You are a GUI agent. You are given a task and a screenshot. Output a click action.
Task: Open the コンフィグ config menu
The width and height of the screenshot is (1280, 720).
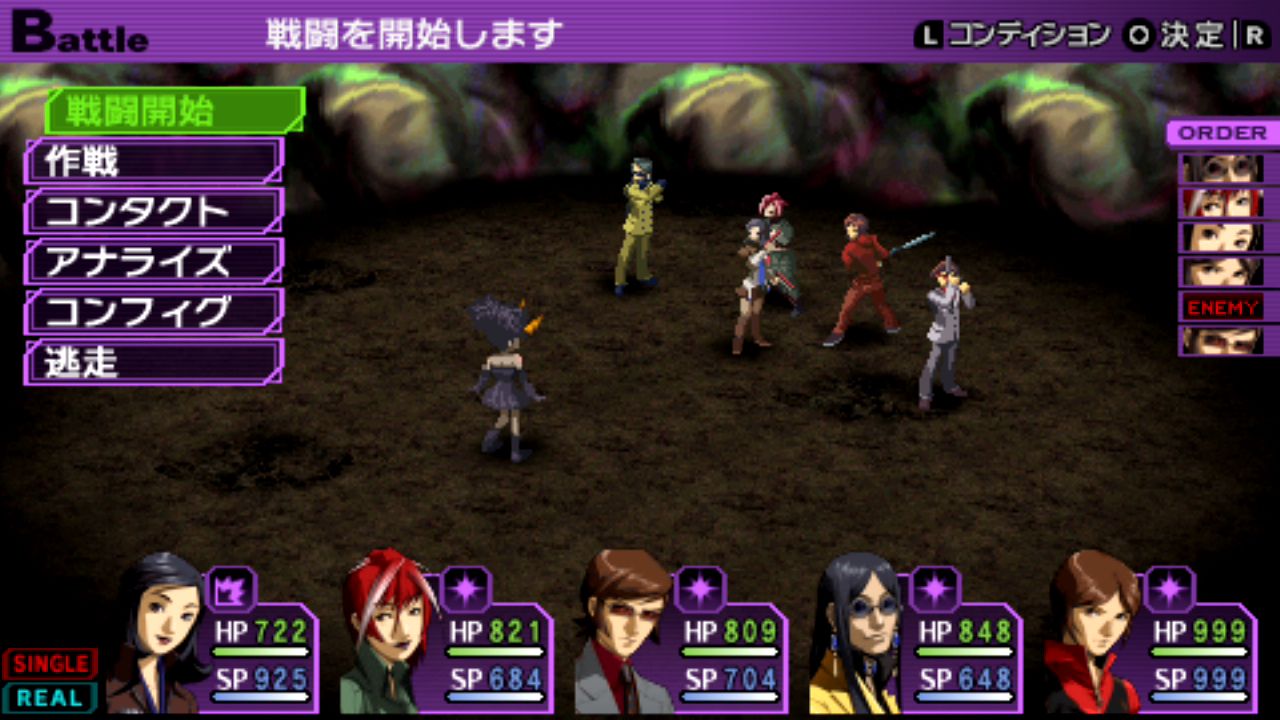coord(154,311)
